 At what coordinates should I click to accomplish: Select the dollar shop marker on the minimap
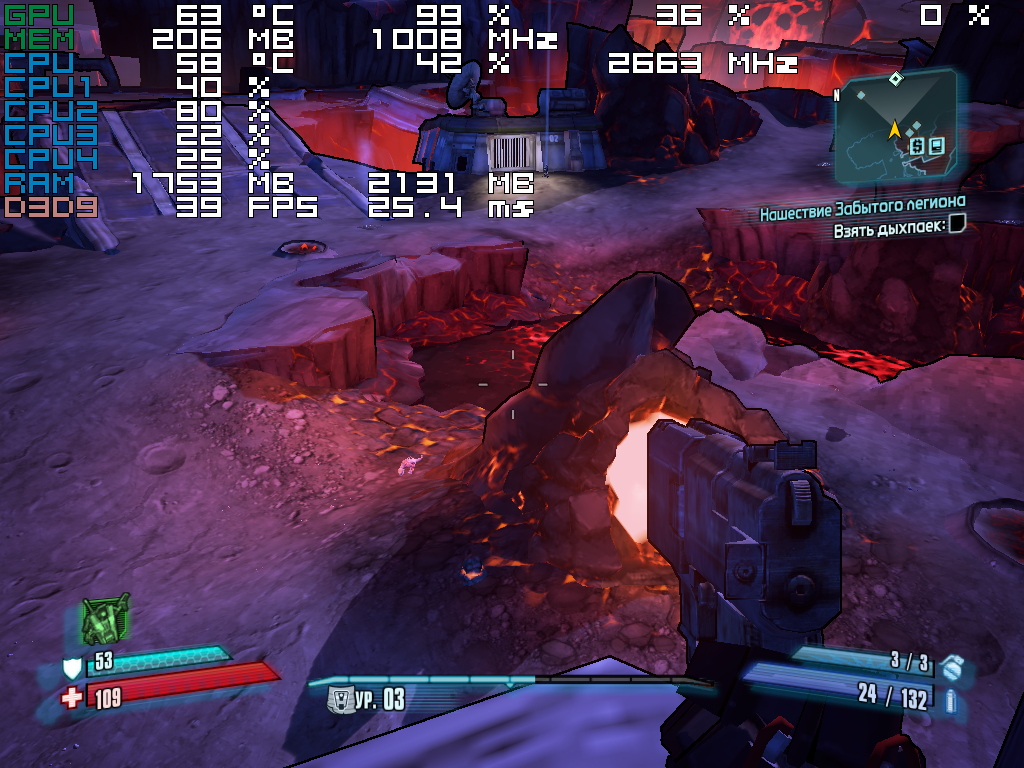click(x=915, y=146)
